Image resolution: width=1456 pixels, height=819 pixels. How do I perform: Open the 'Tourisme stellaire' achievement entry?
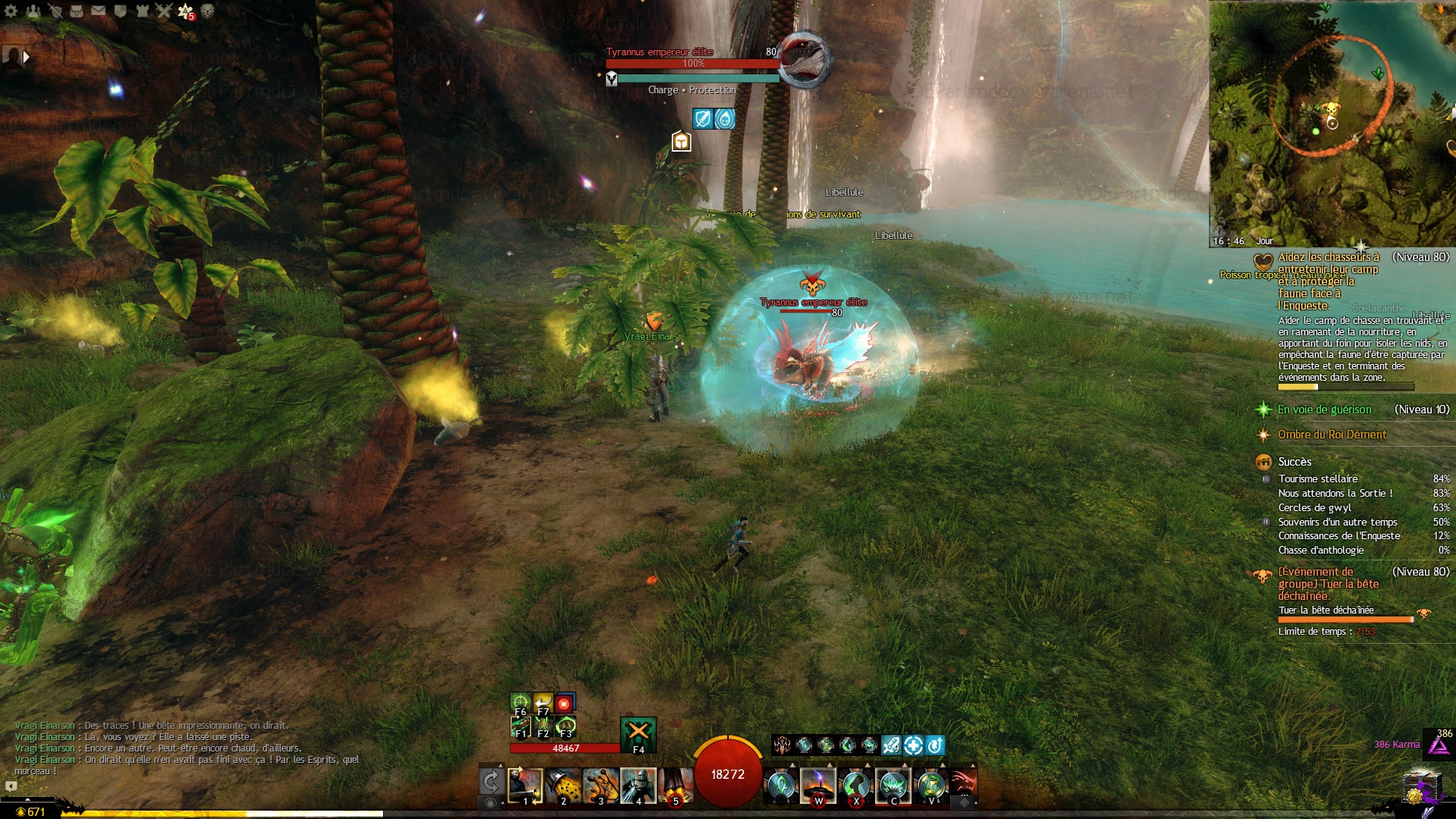pyautogui.click(x=1318, y=479)
